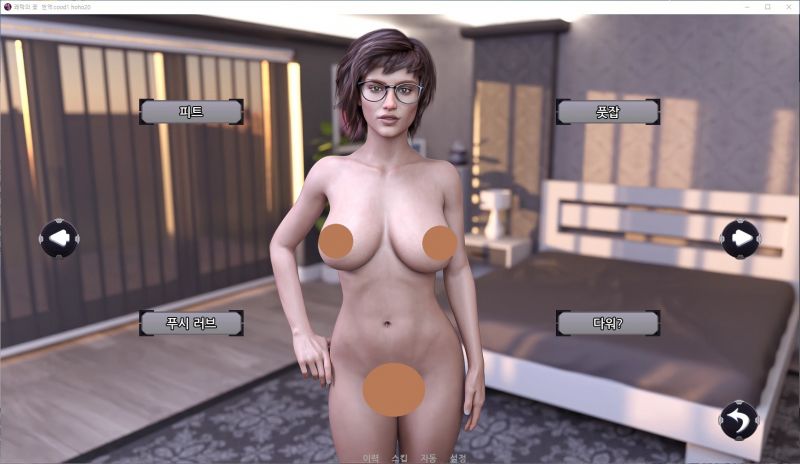Open the 이력 history log
This screenshot has height=464, width=800.
point(371,458)
